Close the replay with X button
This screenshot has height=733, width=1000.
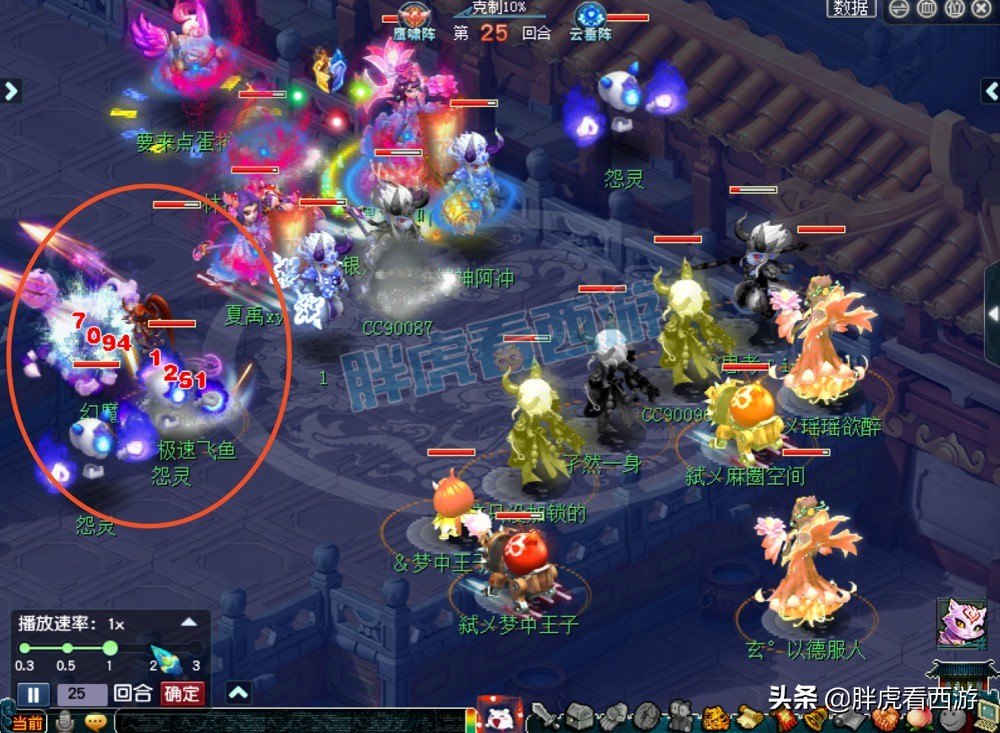984,8
